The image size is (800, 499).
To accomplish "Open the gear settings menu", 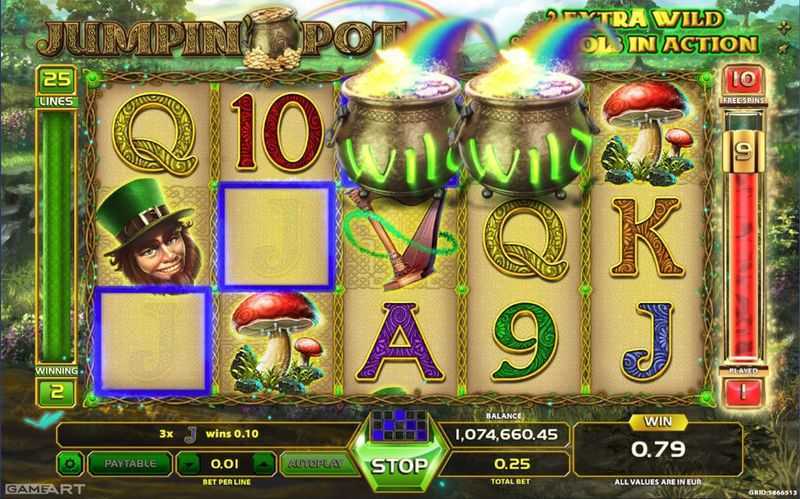I will [71, 464].
